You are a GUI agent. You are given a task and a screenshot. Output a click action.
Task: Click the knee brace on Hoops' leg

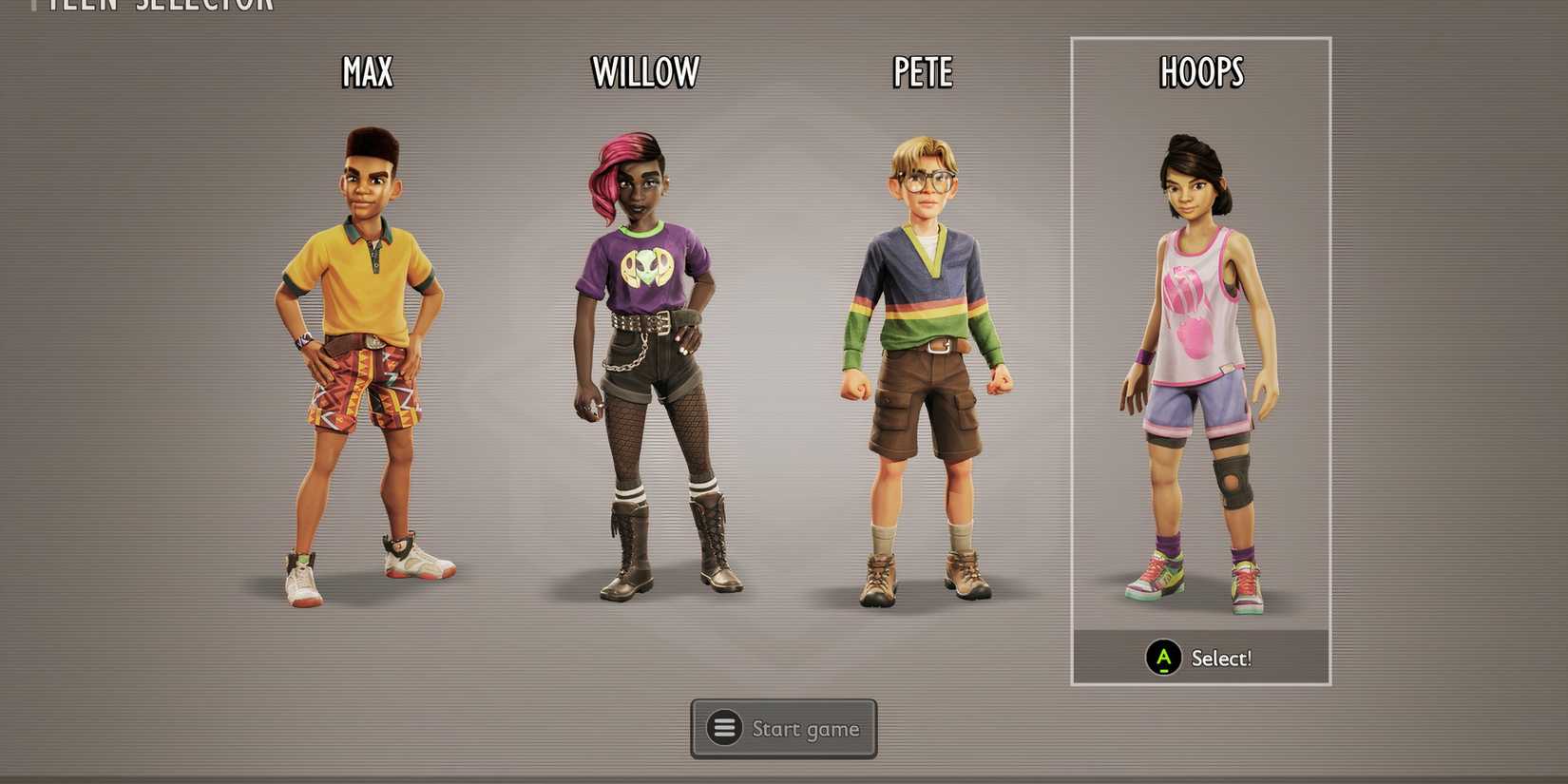click(x=1231, y=485)
